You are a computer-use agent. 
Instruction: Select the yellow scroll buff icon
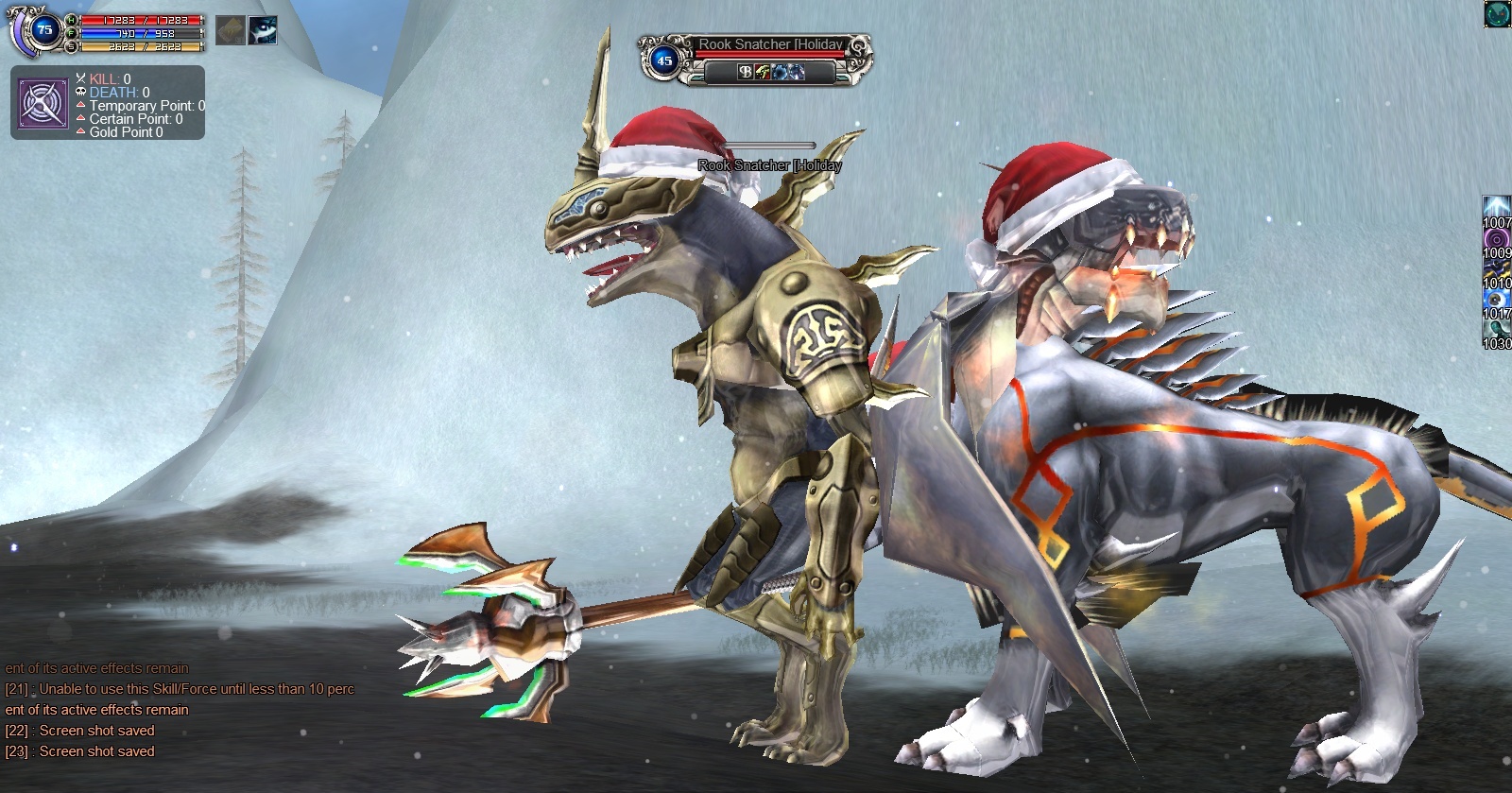pos(230,30)
